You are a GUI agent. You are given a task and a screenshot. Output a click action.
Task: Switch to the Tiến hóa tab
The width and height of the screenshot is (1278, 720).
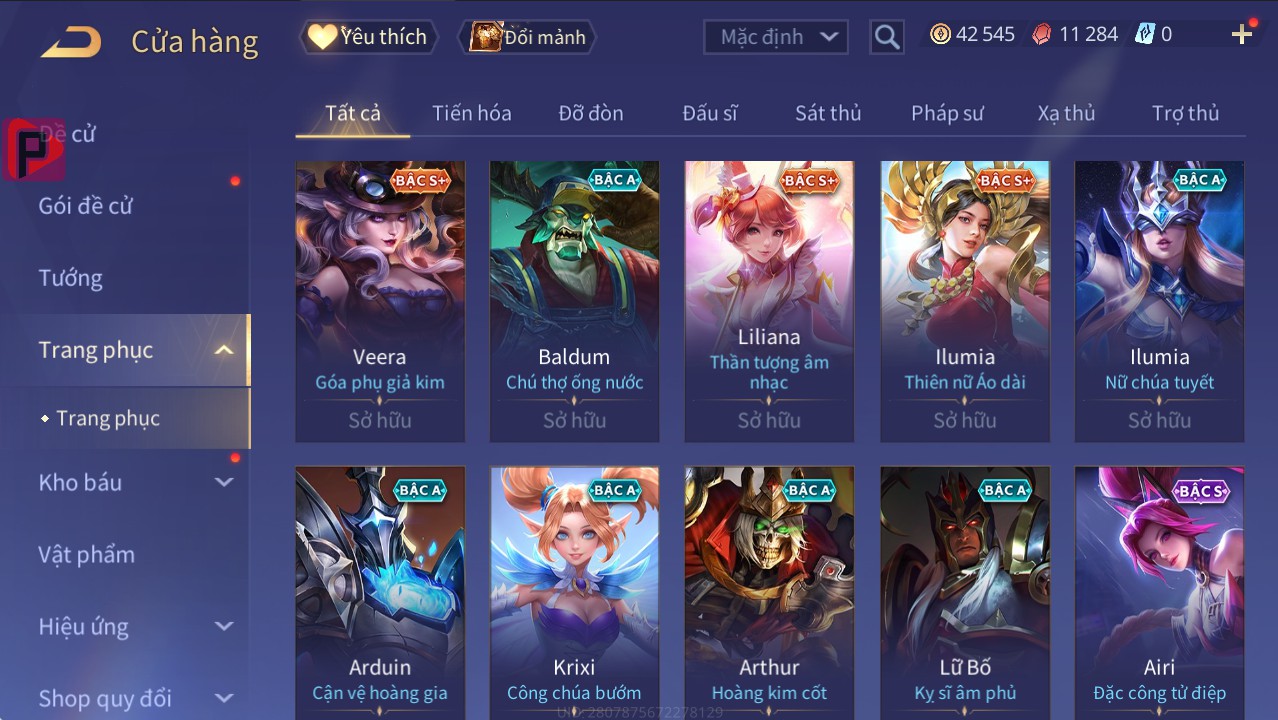click(x=471, y=113)
